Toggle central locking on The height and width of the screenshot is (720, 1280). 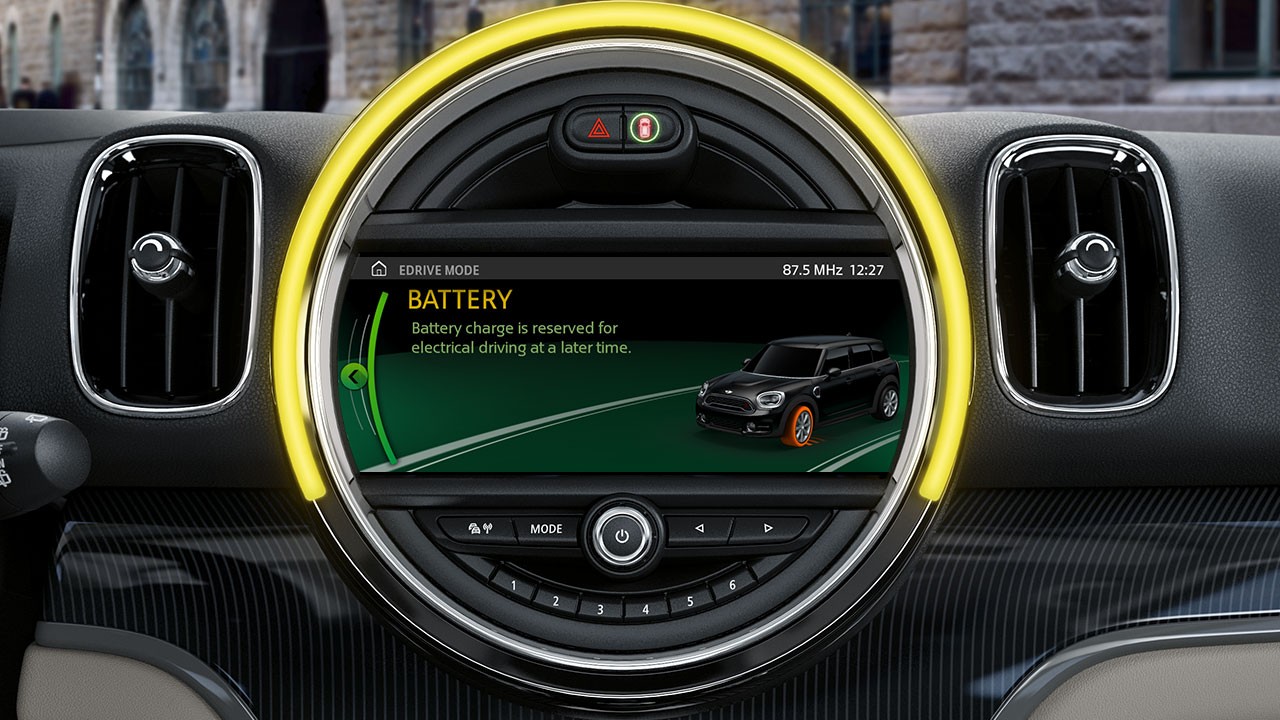tap(645, 128)
